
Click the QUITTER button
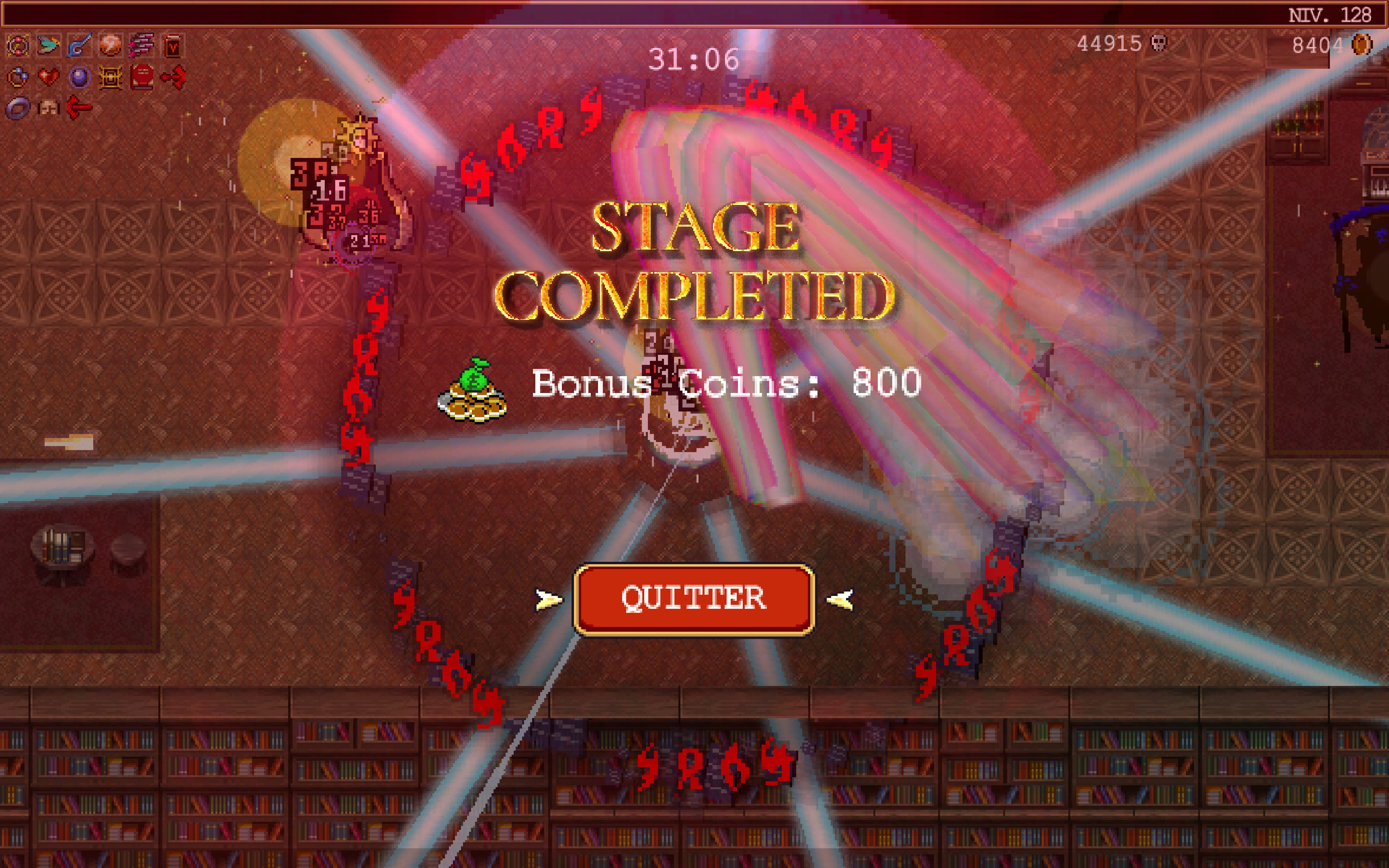pyautogui.click(x=694, y=599)
